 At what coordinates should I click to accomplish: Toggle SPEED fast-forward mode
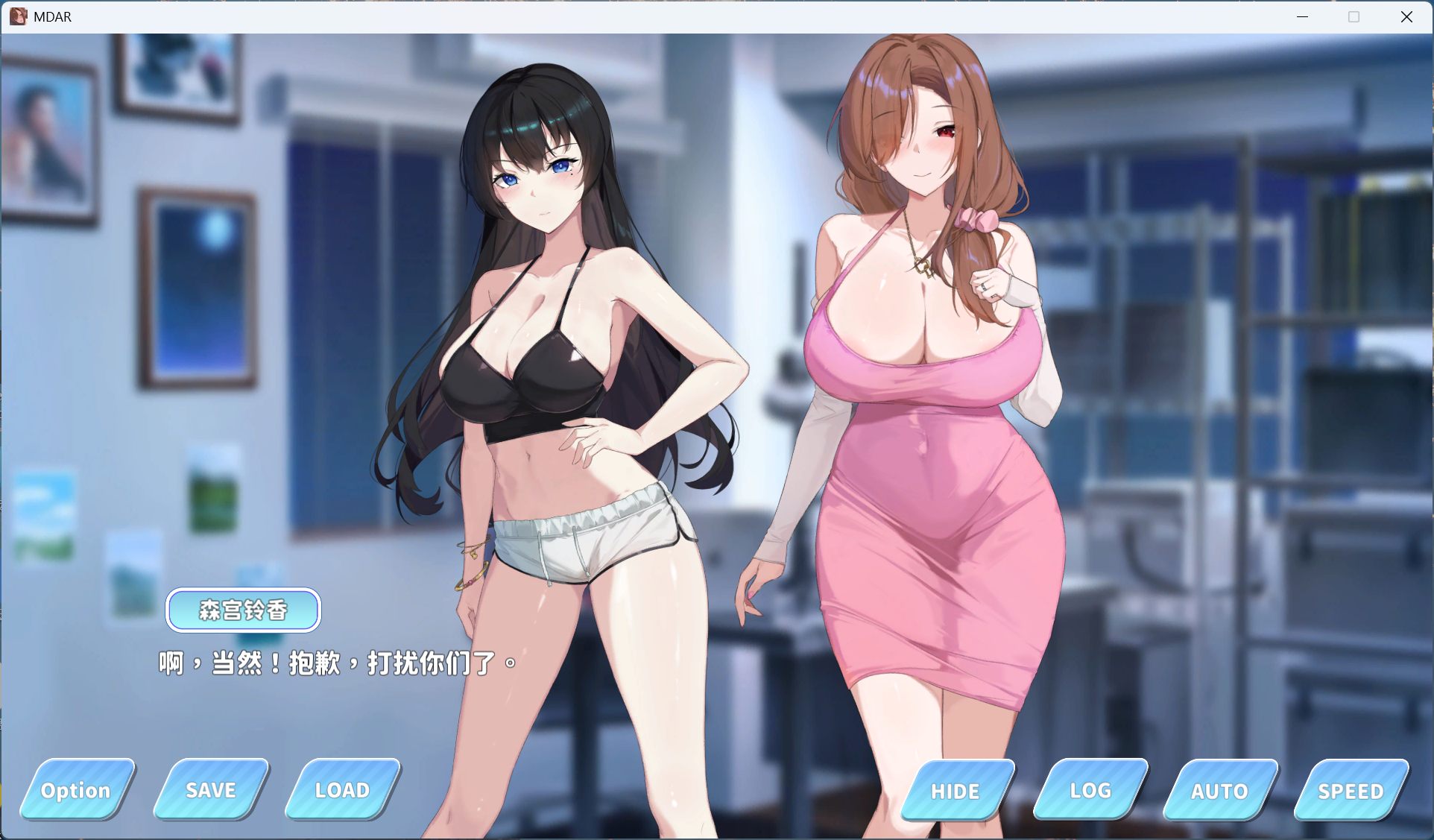pos(1351,792)
